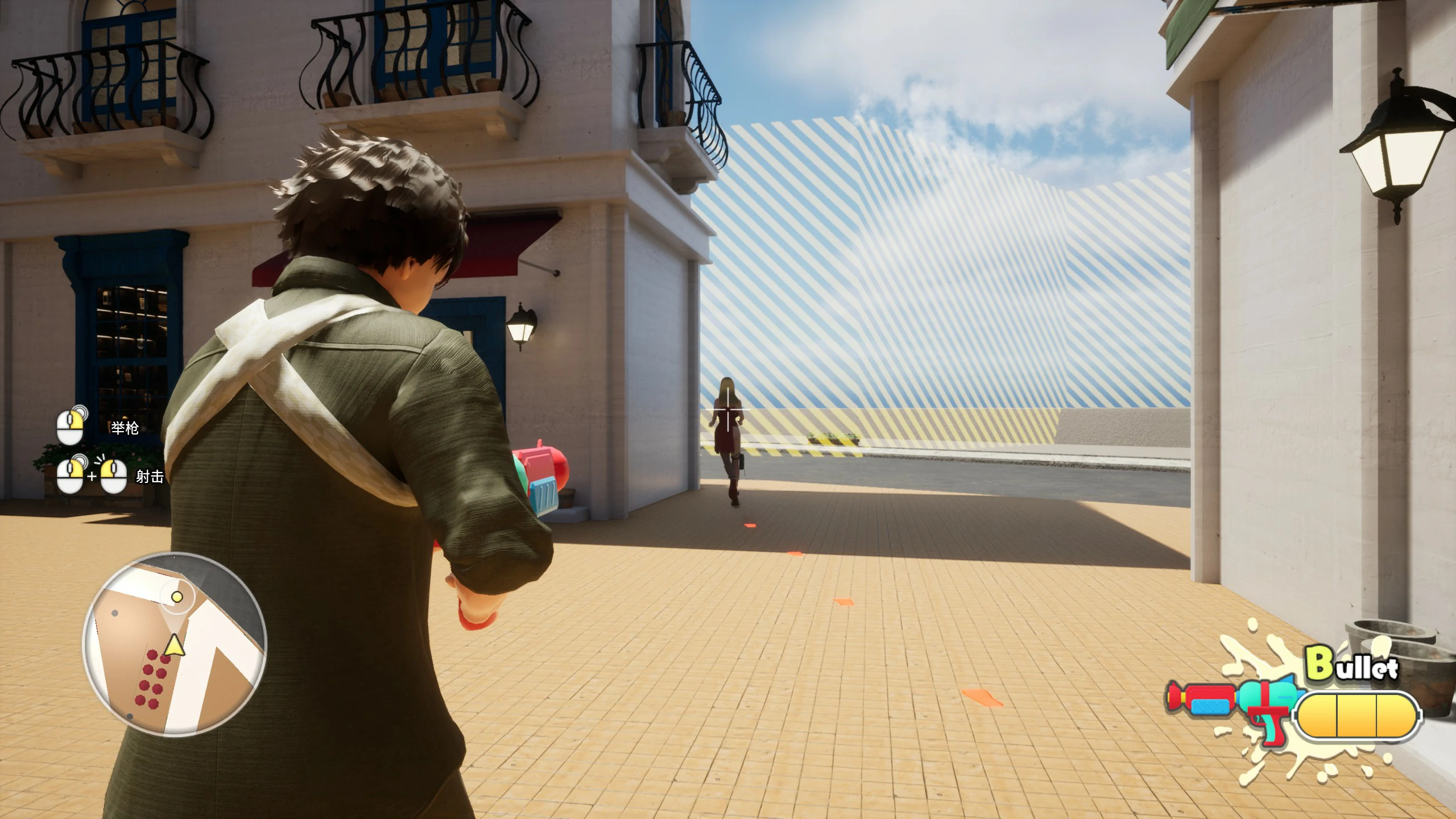Click the circular minimap
Viewport: 1456px width, 819px height.
point(175,644)
